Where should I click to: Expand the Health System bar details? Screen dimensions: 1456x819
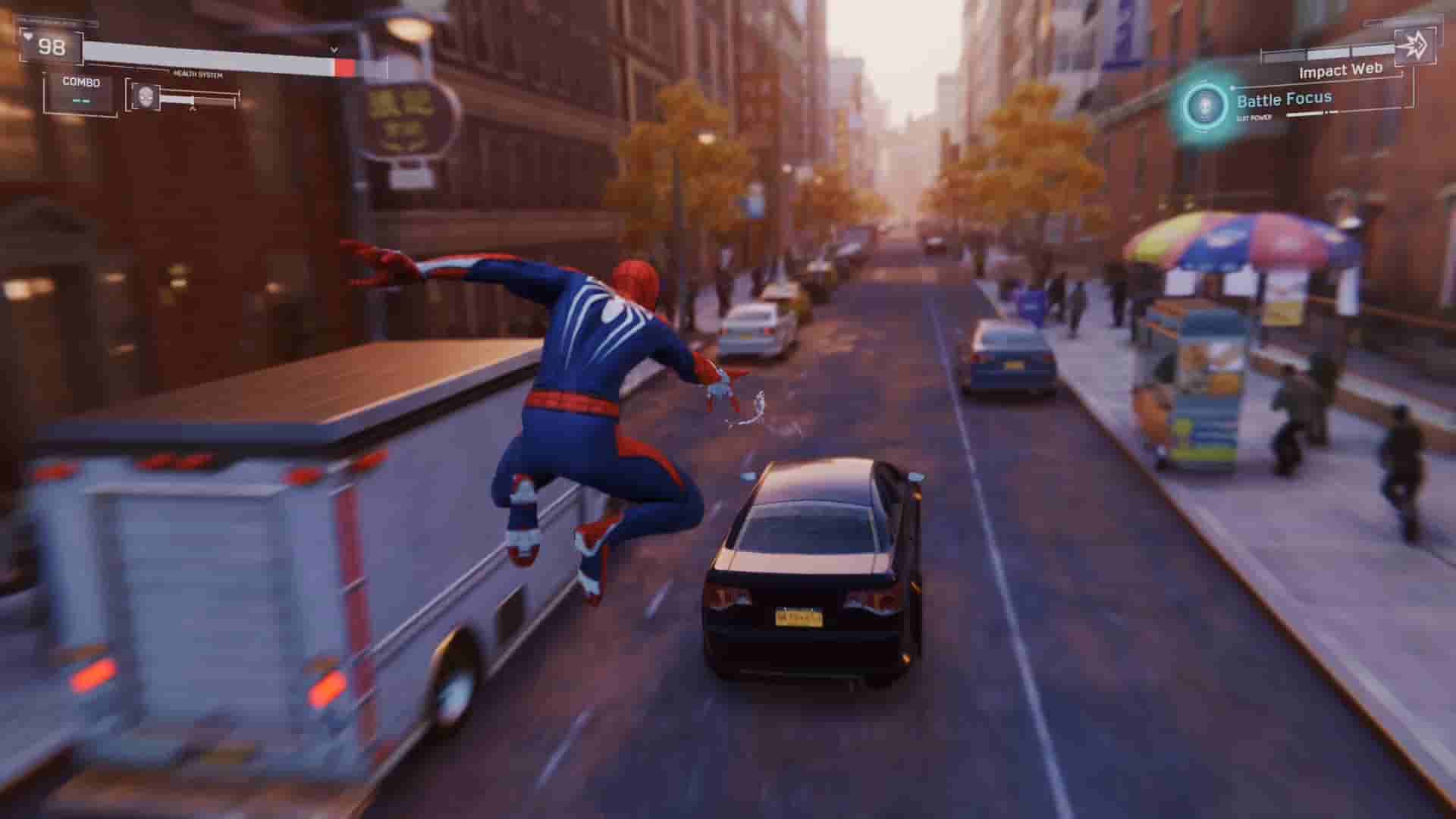[197, 73]
